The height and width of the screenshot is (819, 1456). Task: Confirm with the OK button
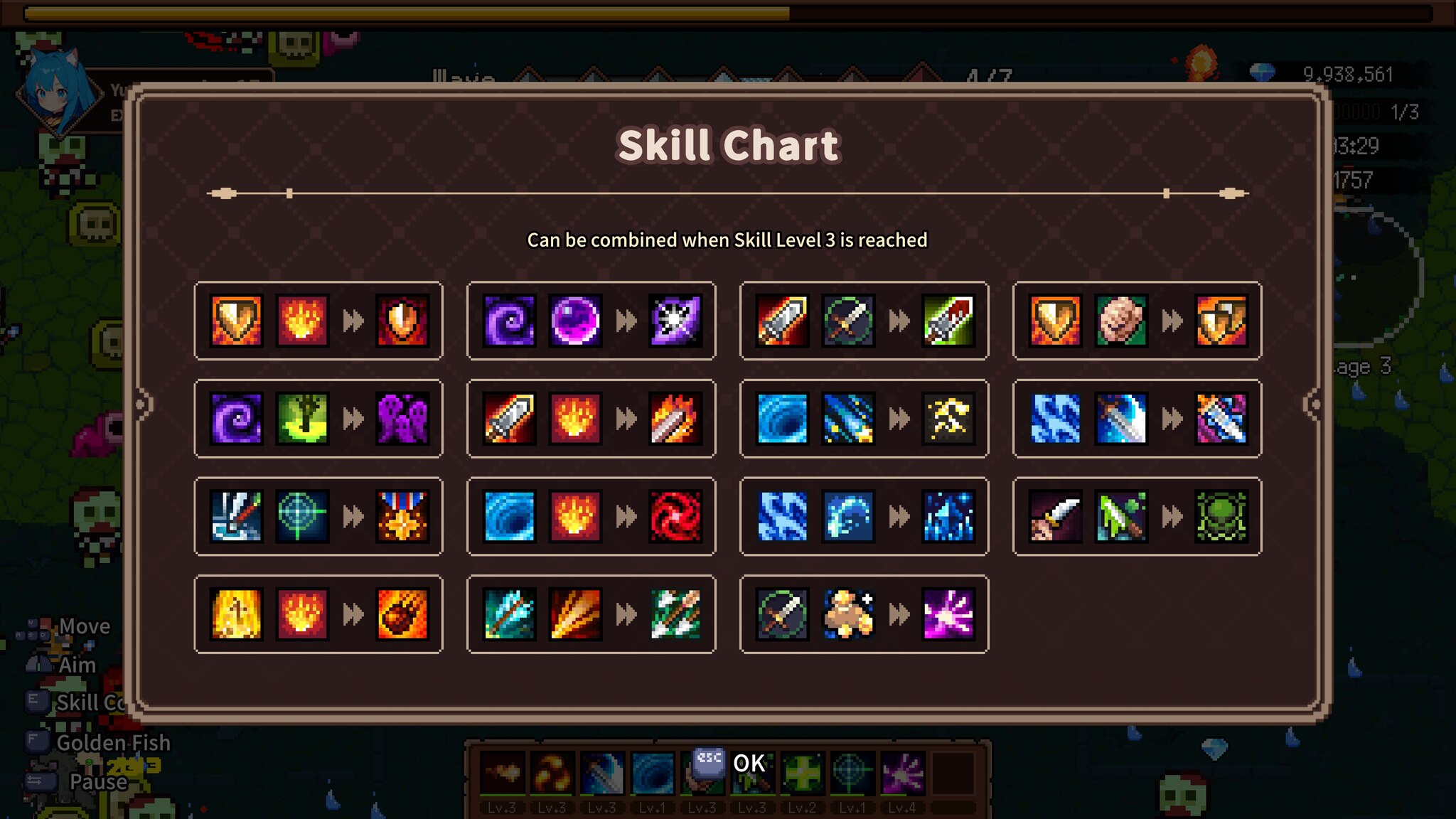tap(748, 763)
